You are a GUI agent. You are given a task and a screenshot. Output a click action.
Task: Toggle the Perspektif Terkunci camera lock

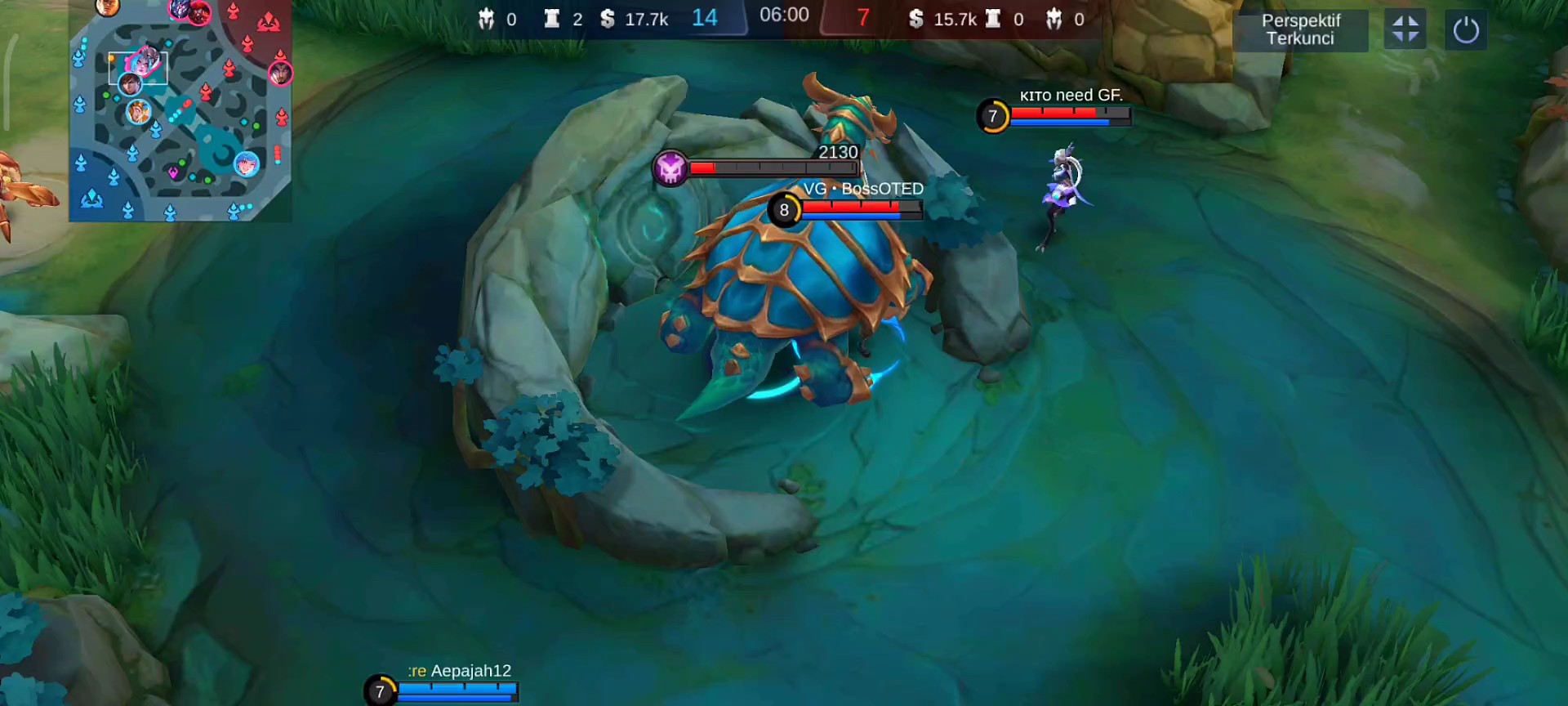click(1300, 30)
